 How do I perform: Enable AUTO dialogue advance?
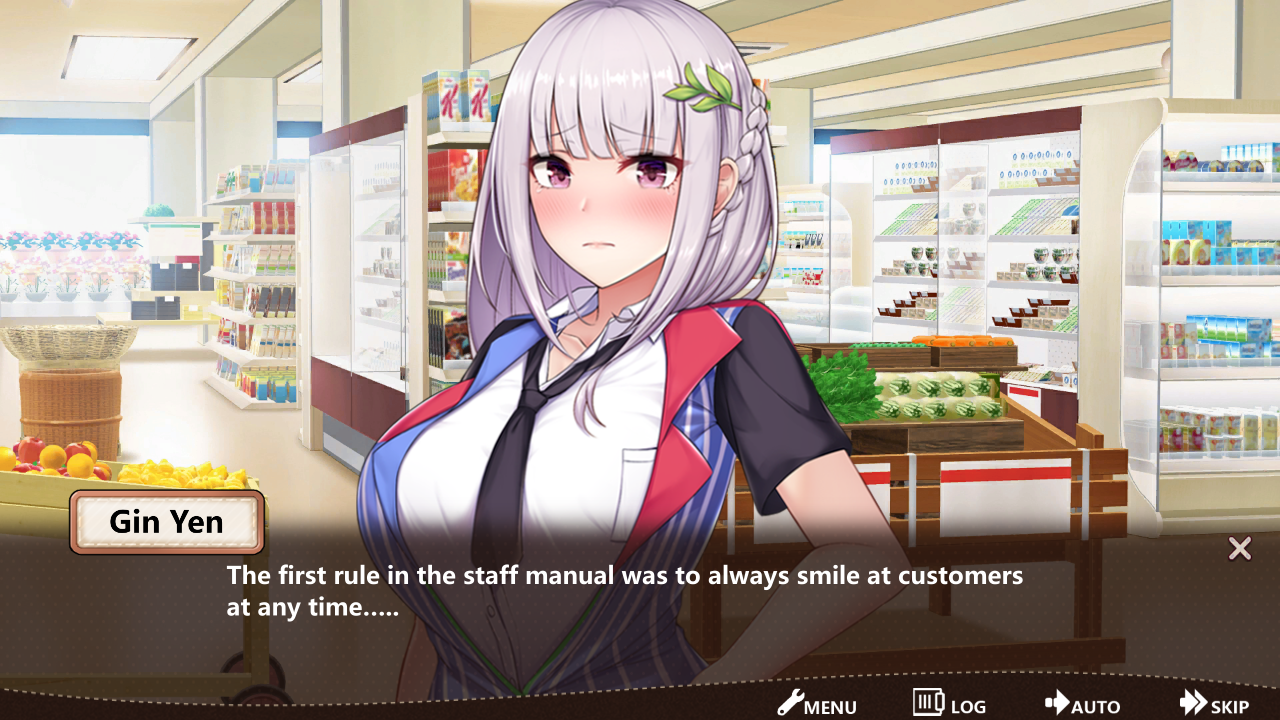pos(1082,704)
